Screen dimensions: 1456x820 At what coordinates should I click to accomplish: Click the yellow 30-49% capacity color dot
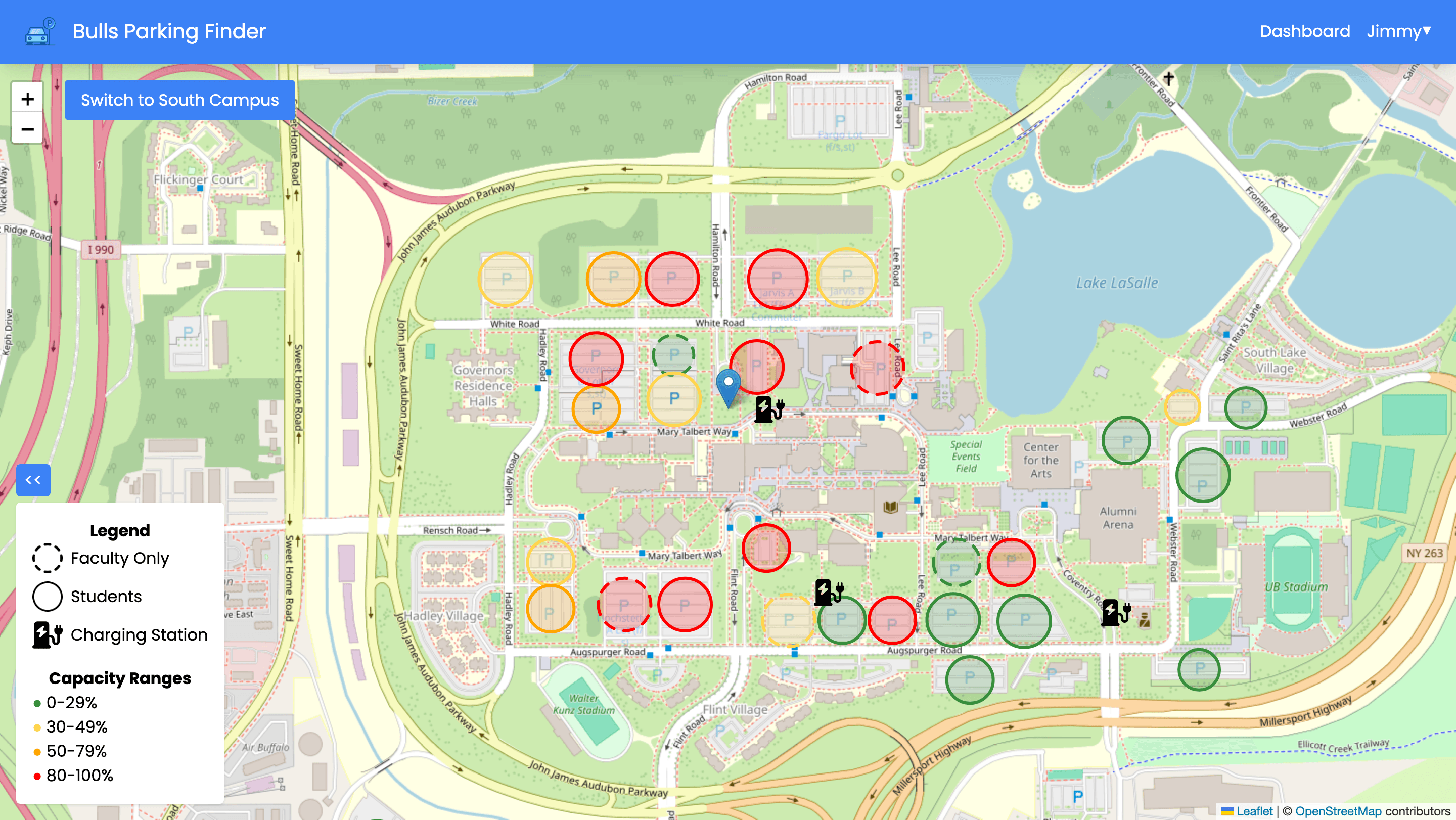pyautogui.click(x=37, y=727)
